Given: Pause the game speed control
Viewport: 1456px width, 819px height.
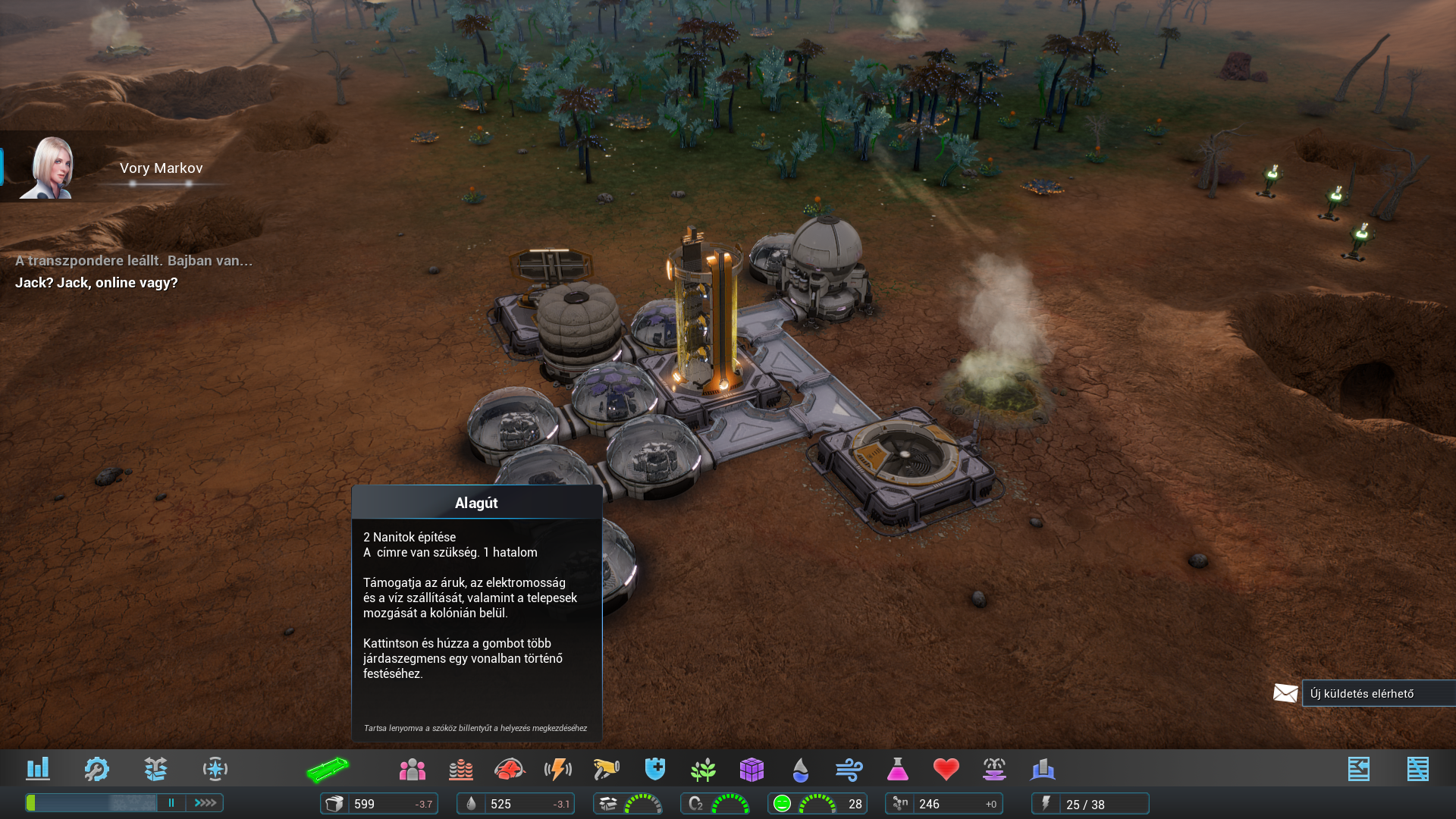Looking at the screenshot, I should coord(171,802).
